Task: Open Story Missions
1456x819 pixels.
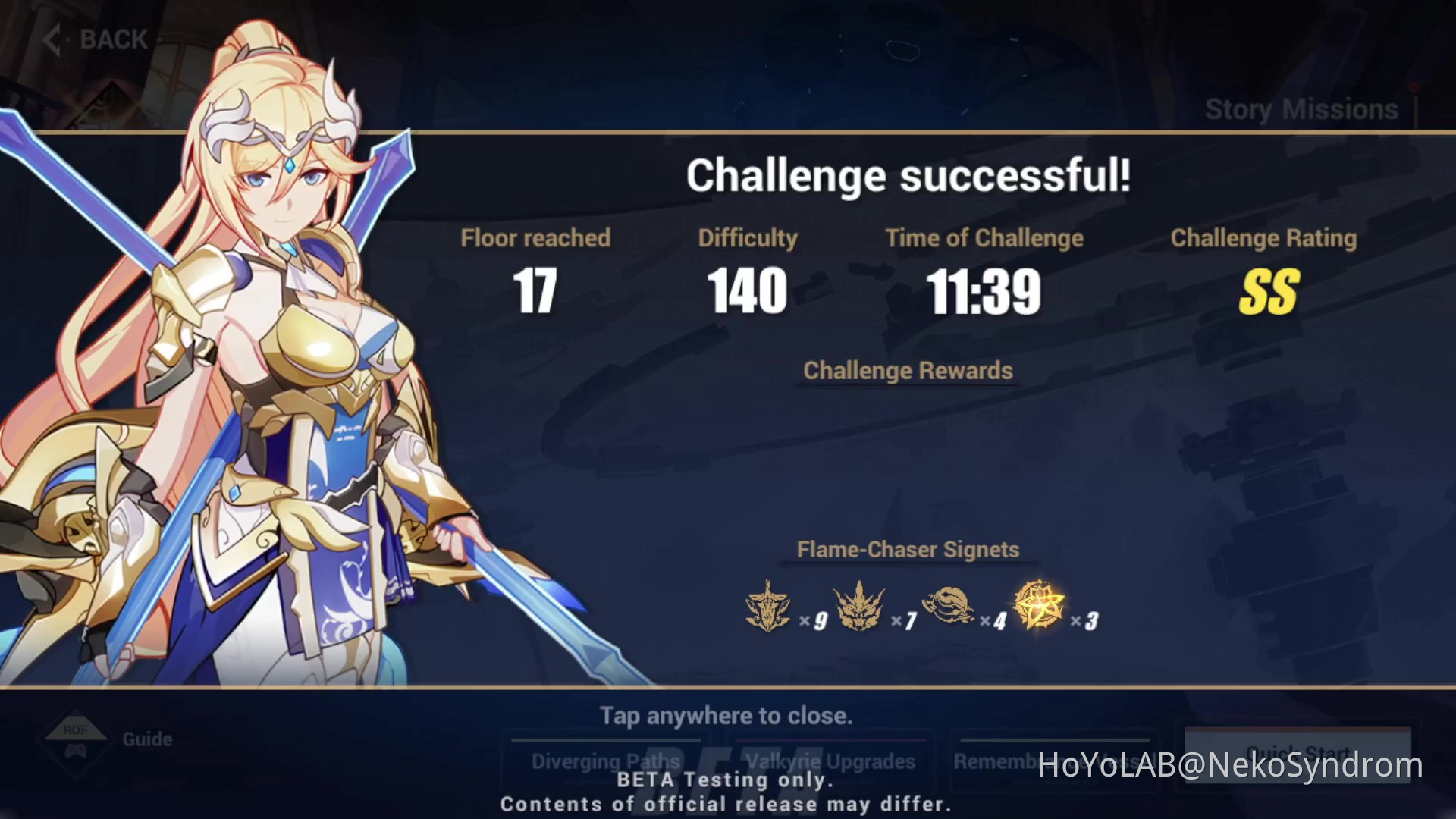Action: click(1300, 108)
